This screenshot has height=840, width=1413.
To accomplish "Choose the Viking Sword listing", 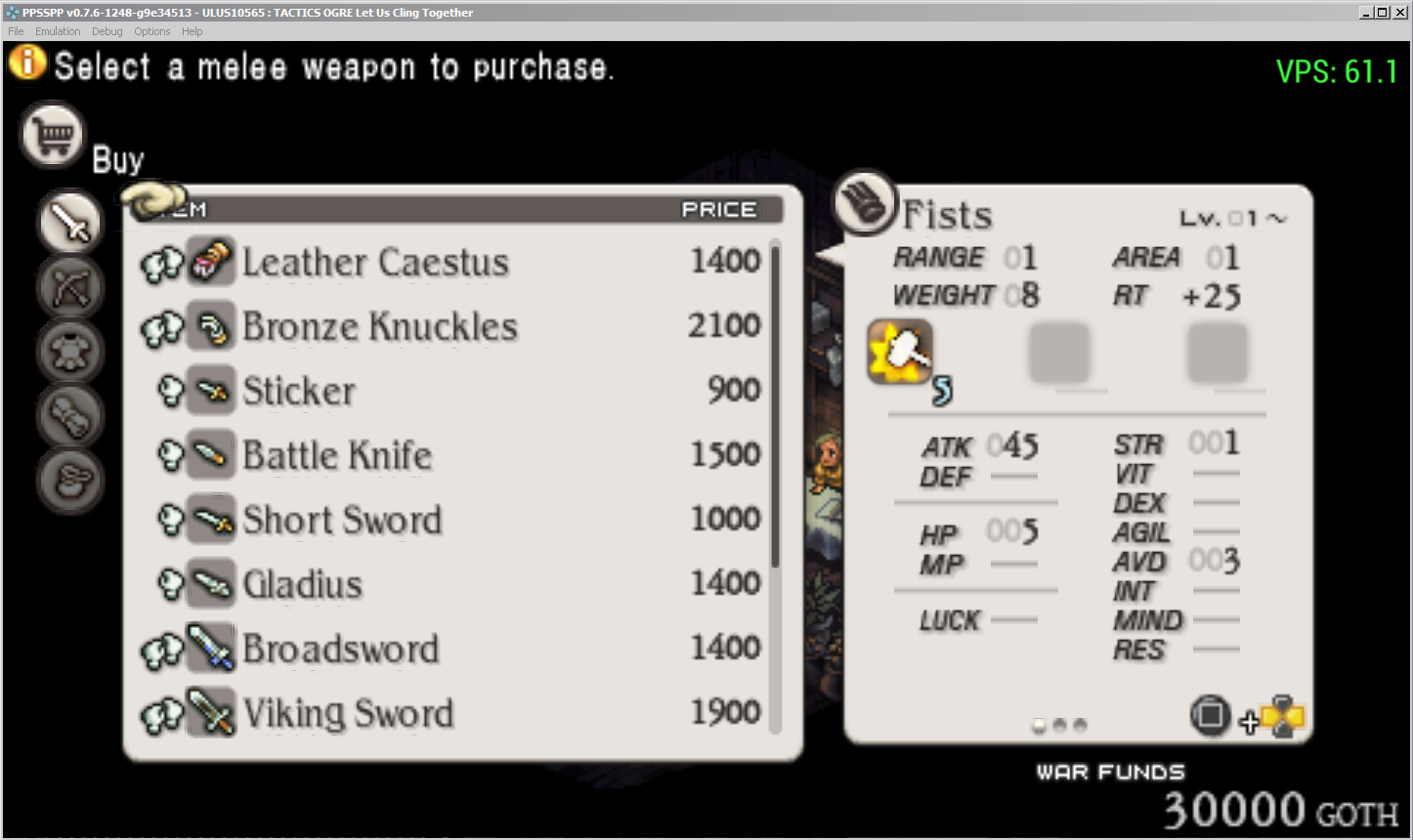I will click(348, 713).
